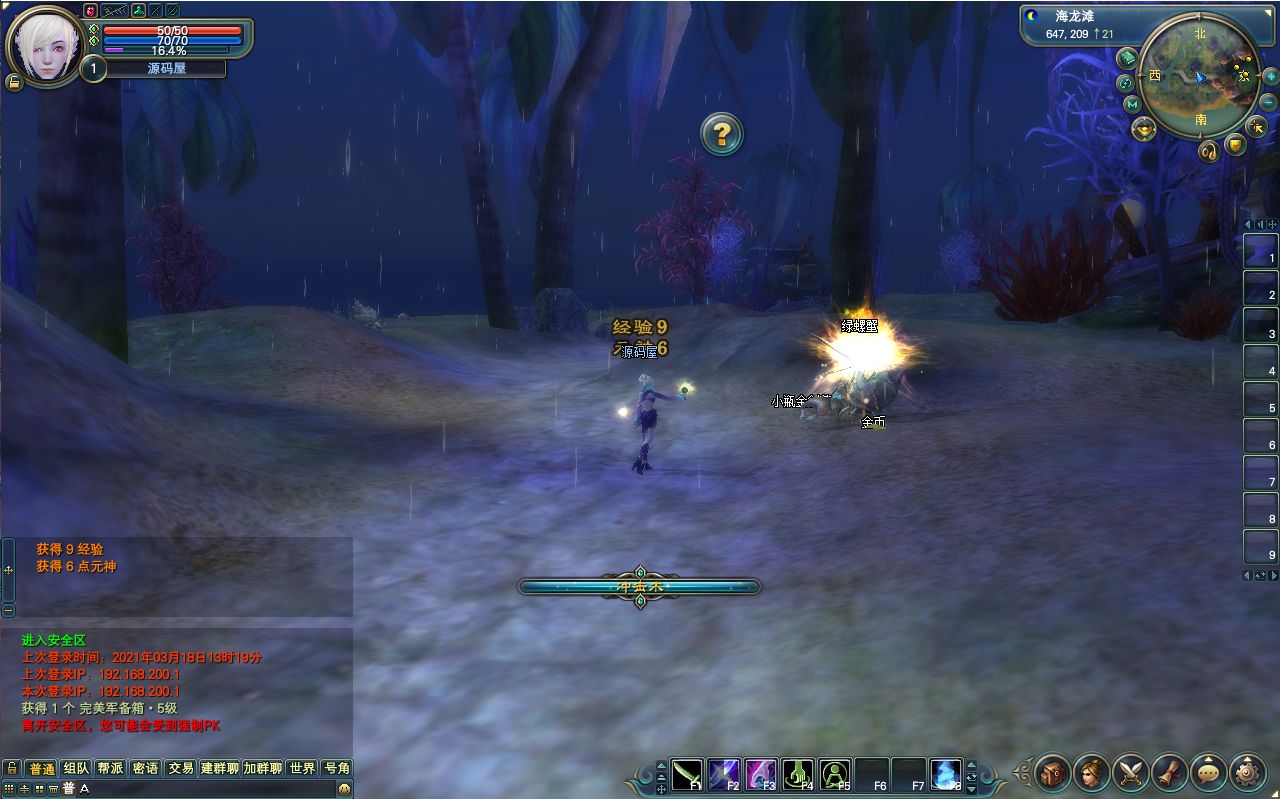Screen dimensions: 1280x799
Task: Click the player portrait avatar
Action: click(46, 46)
